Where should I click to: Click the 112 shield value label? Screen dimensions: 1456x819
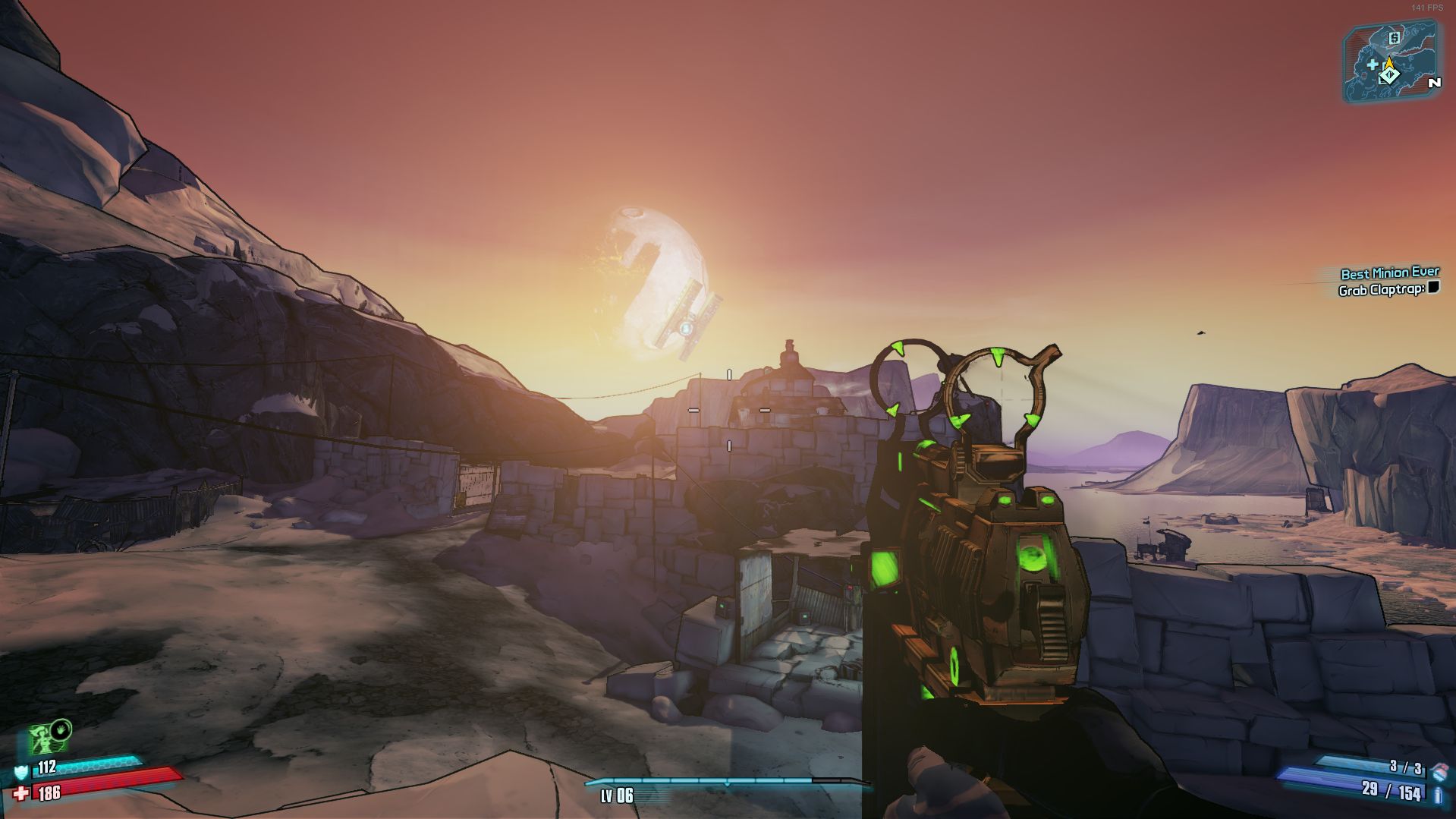pyautogui.click(x=47, y=767)
